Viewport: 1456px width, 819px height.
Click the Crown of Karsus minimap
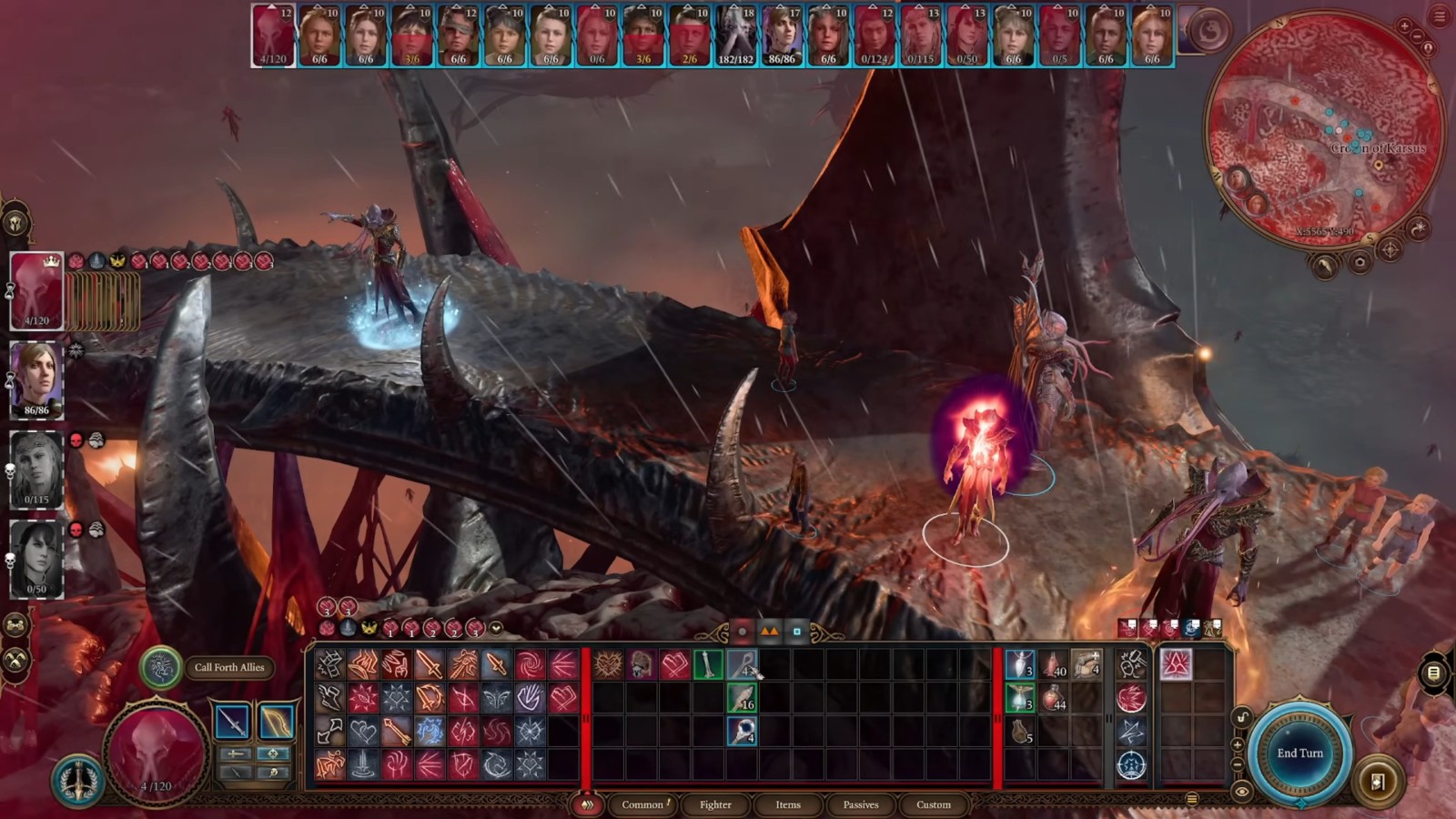[x=1324, y=130]
